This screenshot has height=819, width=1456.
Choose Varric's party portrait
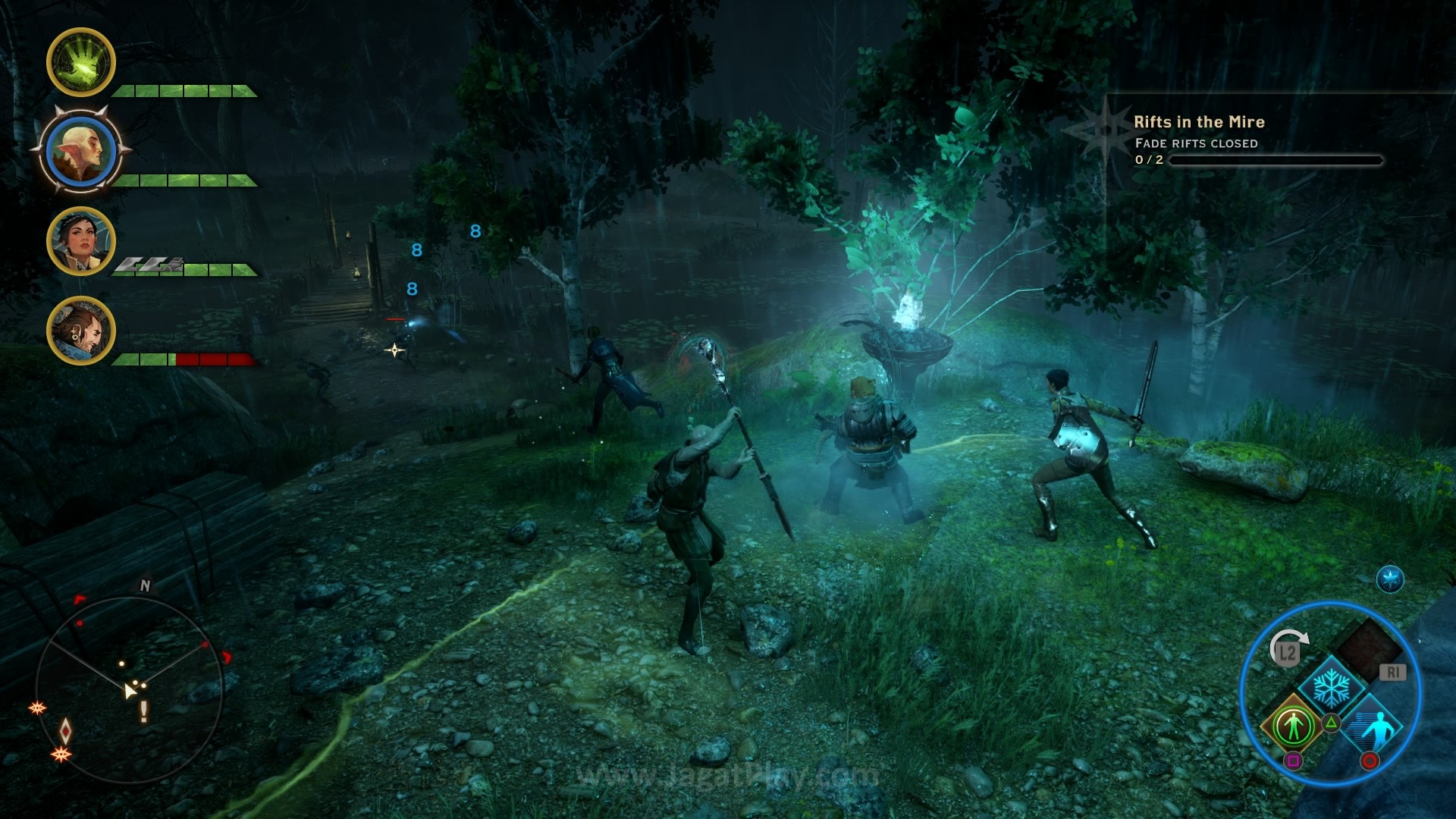[81, 331]
